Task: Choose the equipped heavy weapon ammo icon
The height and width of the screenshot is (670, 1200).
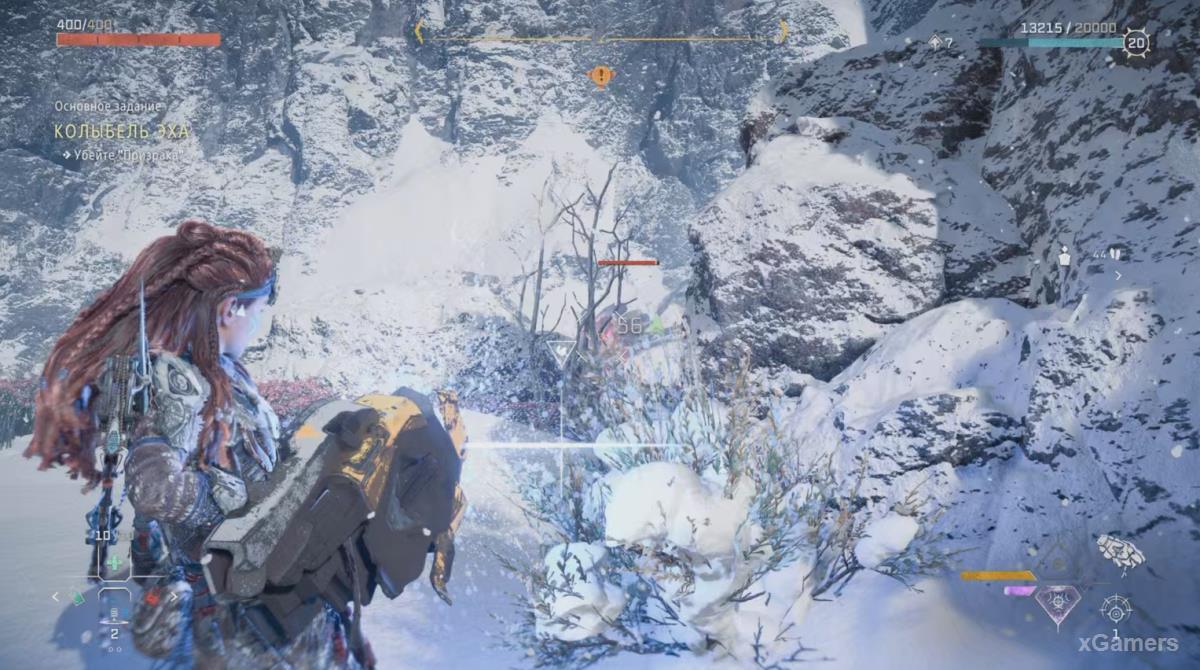Action: coord(1120,550)
